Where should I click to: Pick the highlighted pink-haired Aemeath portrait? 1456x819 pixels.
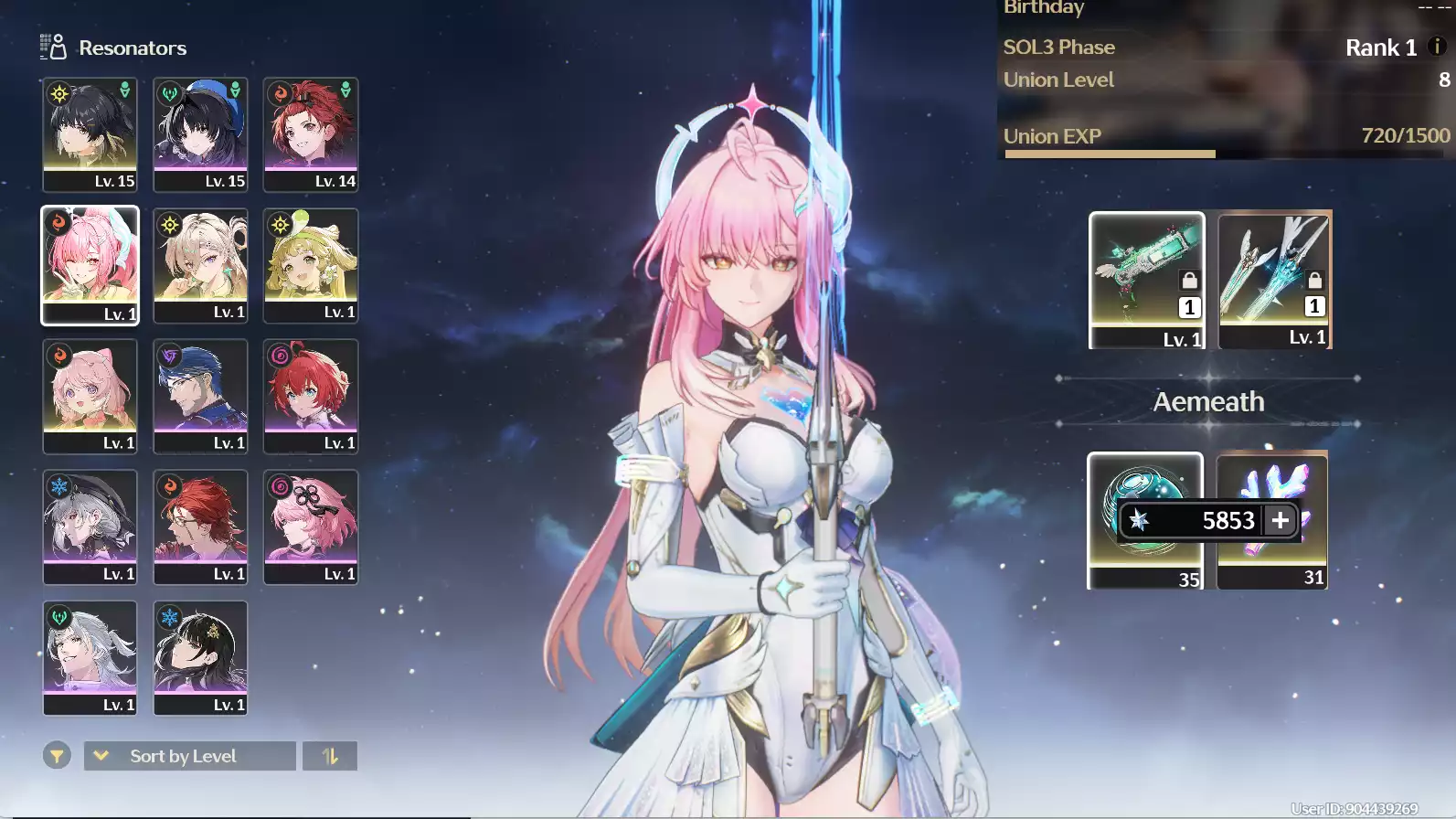[90, 265]
